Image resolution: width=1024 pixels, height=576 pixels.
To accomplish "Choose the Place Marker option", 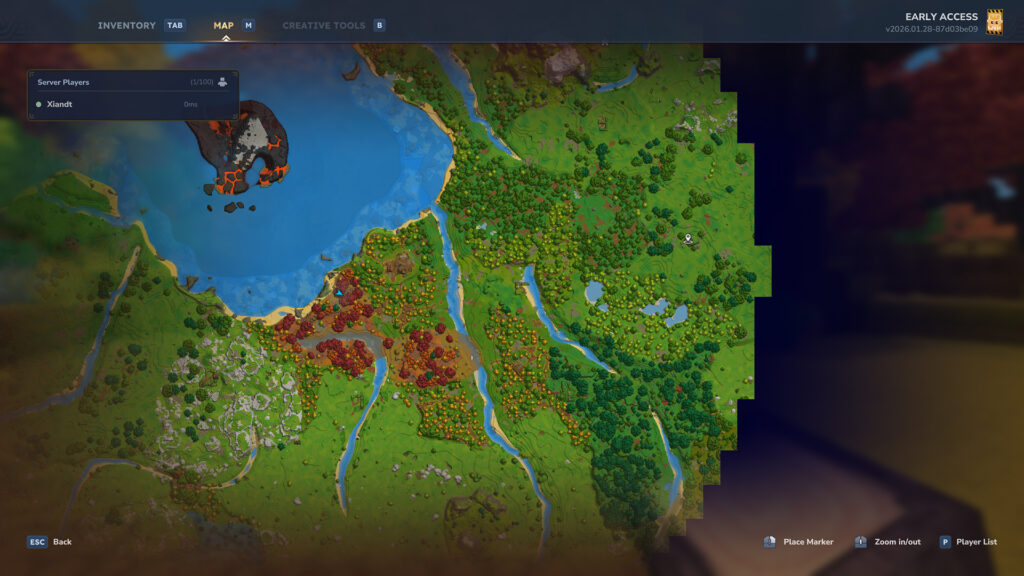I will (799, 542).
